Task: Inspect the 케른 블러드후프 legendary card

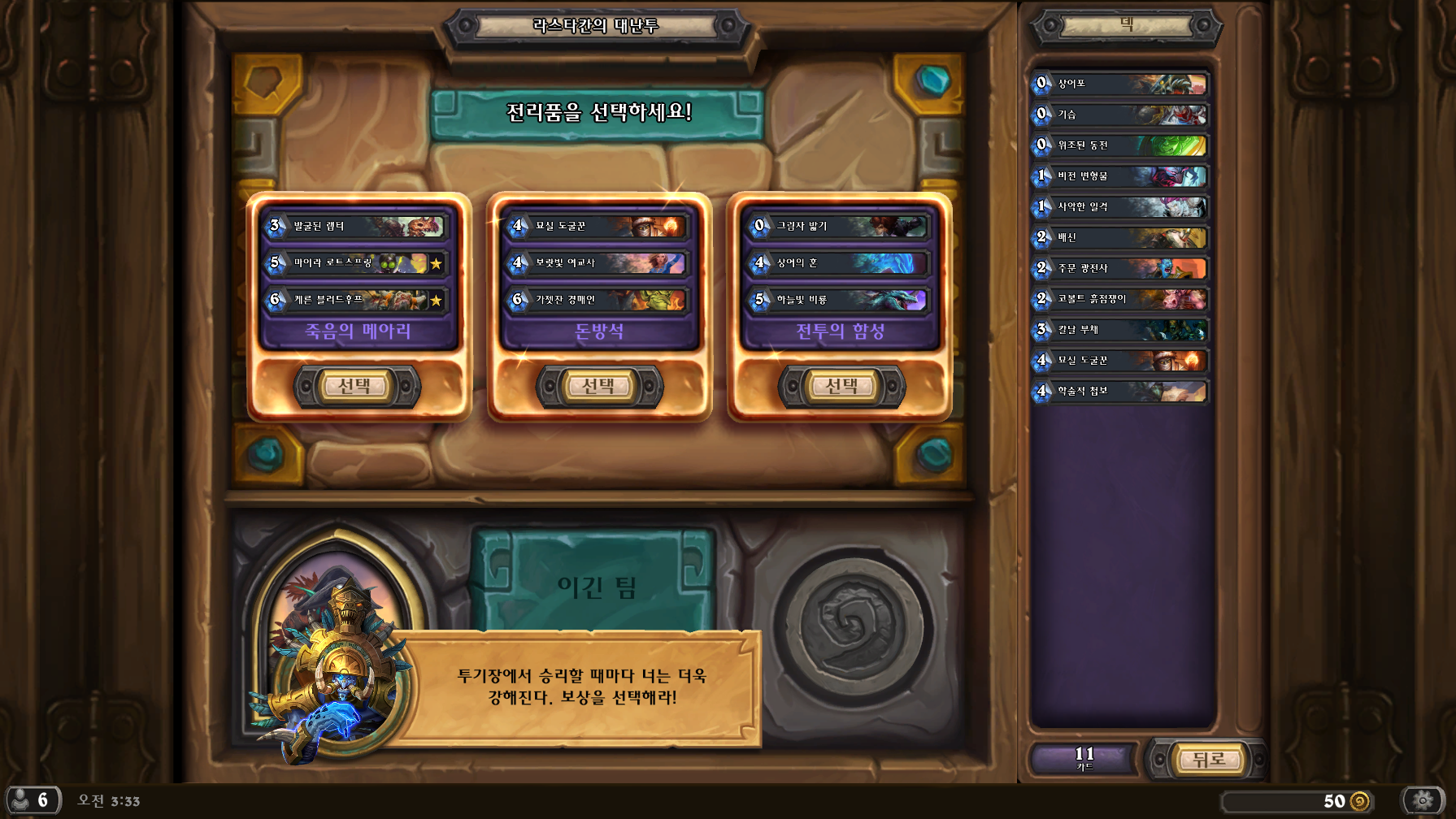Action: coord(357,300)
